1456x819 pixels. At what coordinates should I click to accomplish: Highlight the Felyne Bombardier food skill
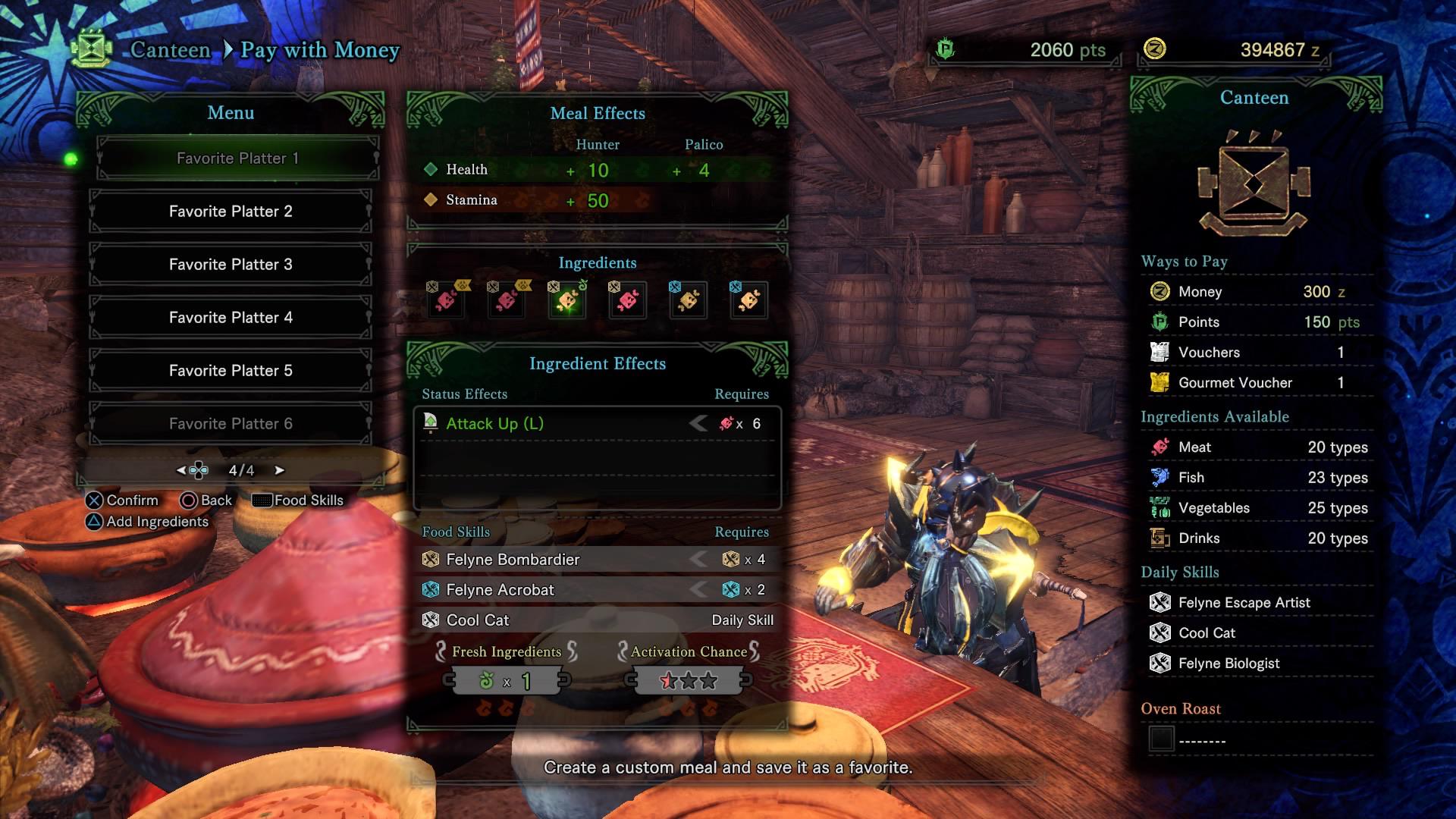coord(597,560)
